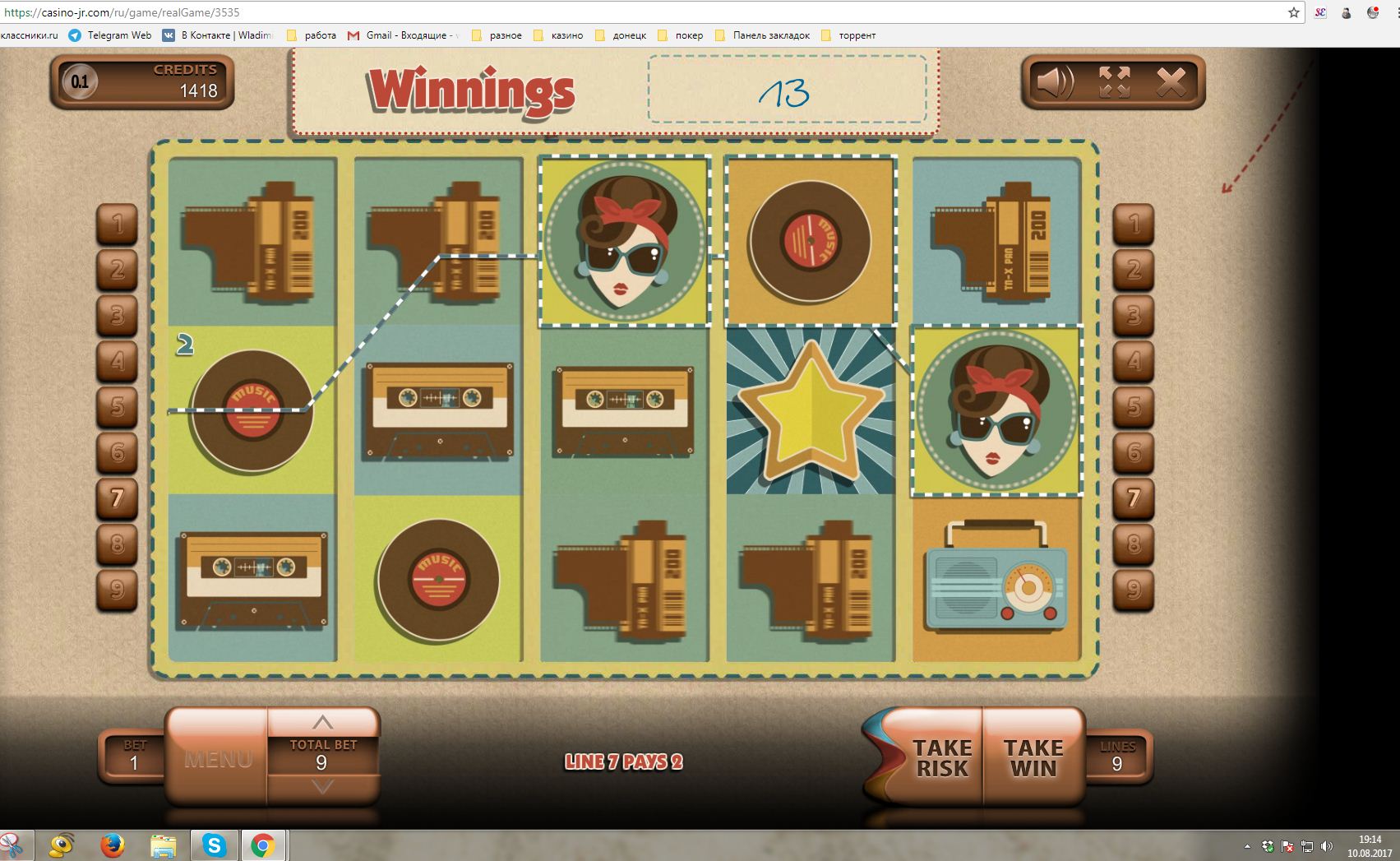Close the game with X button

click(1171, 82)
